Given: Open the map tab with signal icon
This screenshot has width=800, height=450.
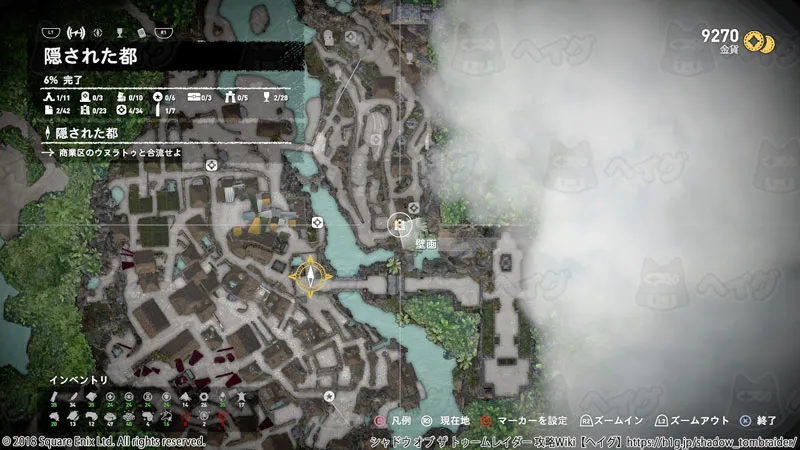Looking at the screenshot, I should (x=73, y=32).
